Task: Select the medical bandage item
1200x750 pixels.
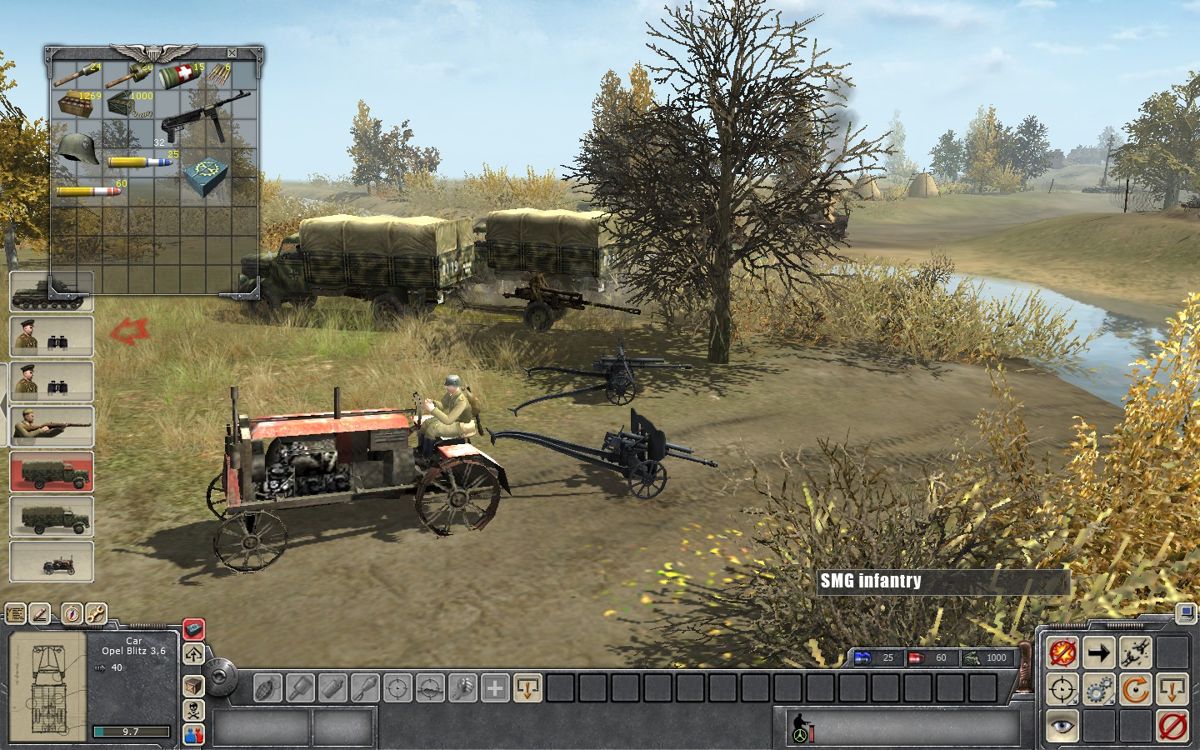Action: tap(179, 76)
